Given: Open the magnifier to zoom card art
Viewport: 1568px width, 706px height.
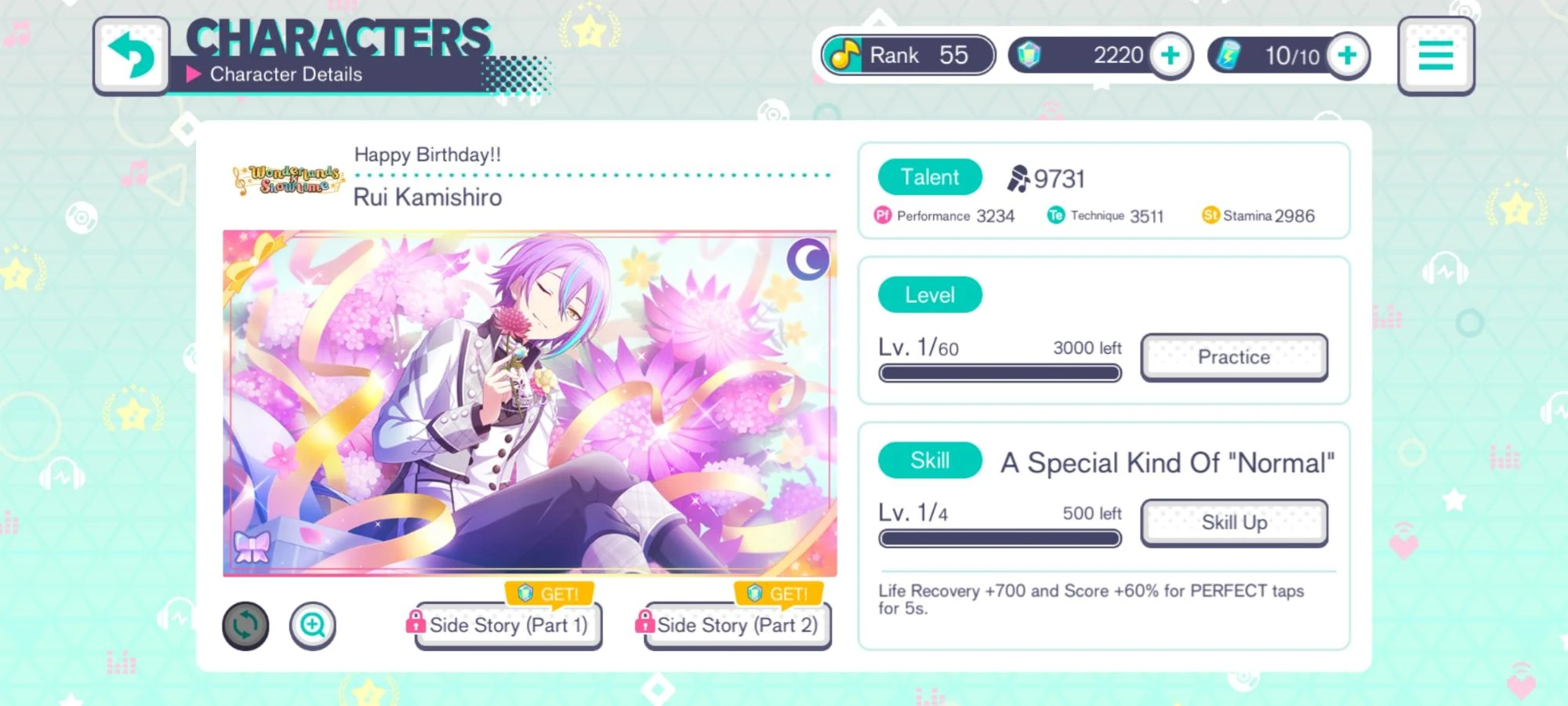Looking at the screenshot, I should [x=314, y=626].
